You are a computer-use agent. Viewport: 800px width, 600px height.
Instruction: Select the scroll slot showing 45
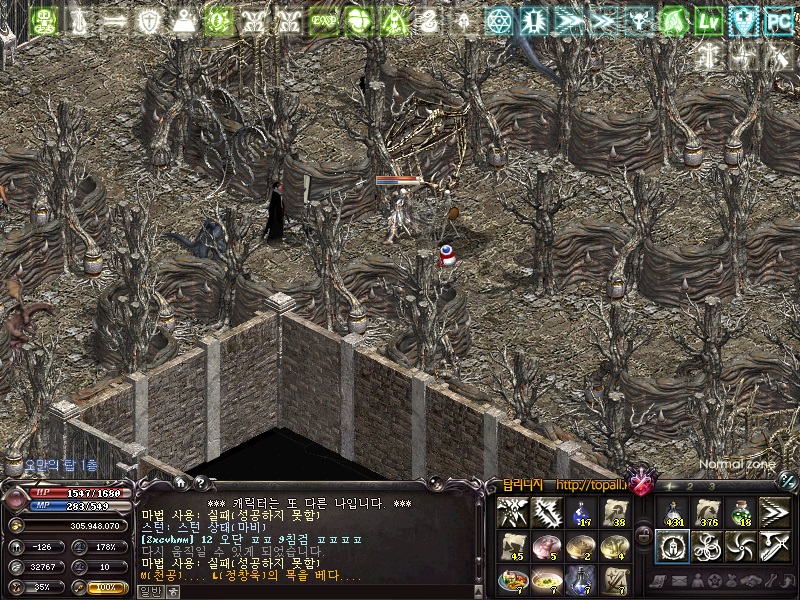pyautogui.click(x=511, y=546)
